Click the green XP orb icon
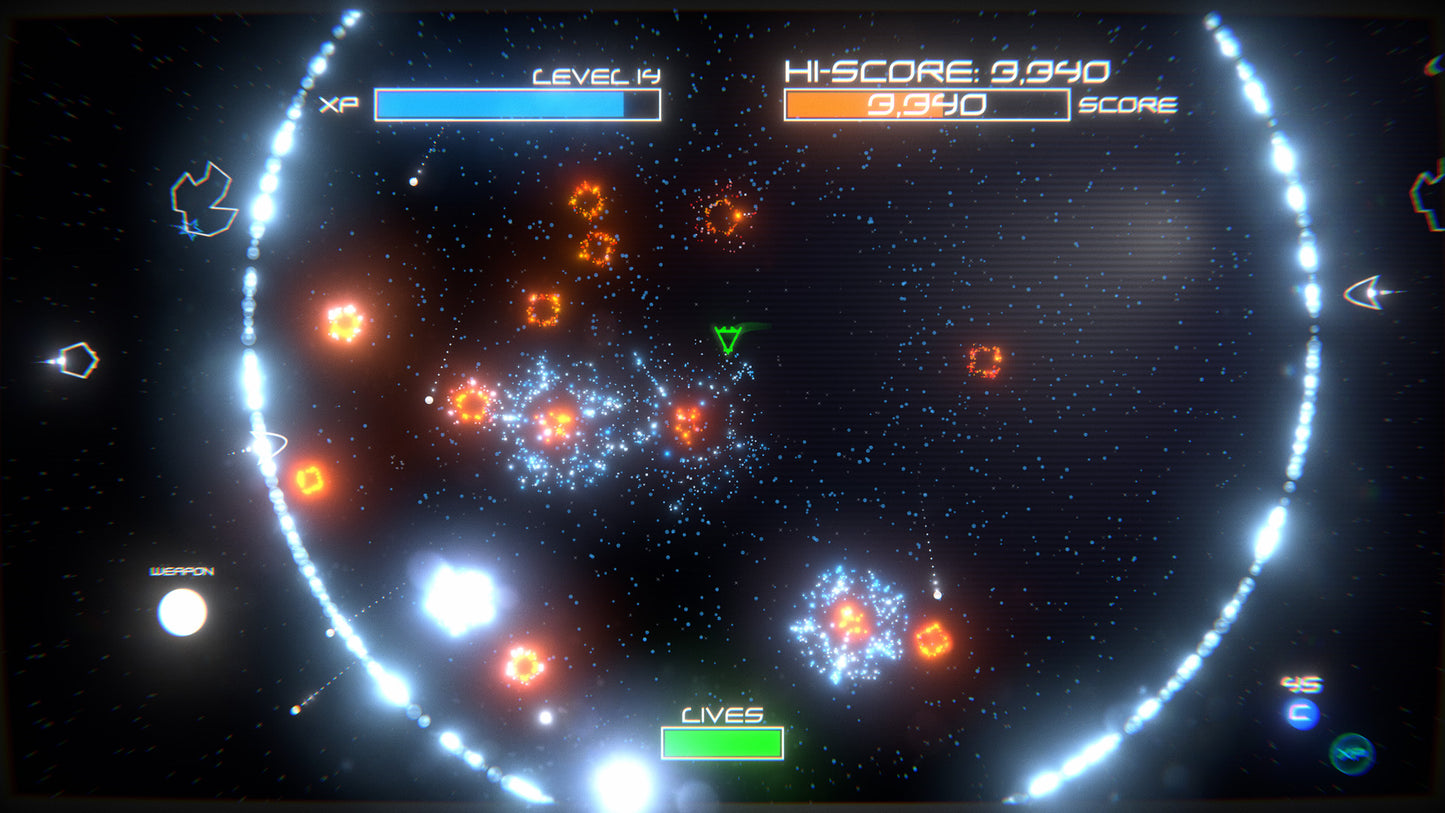This screenshot has height=813, width=1445. (1352, 753)
